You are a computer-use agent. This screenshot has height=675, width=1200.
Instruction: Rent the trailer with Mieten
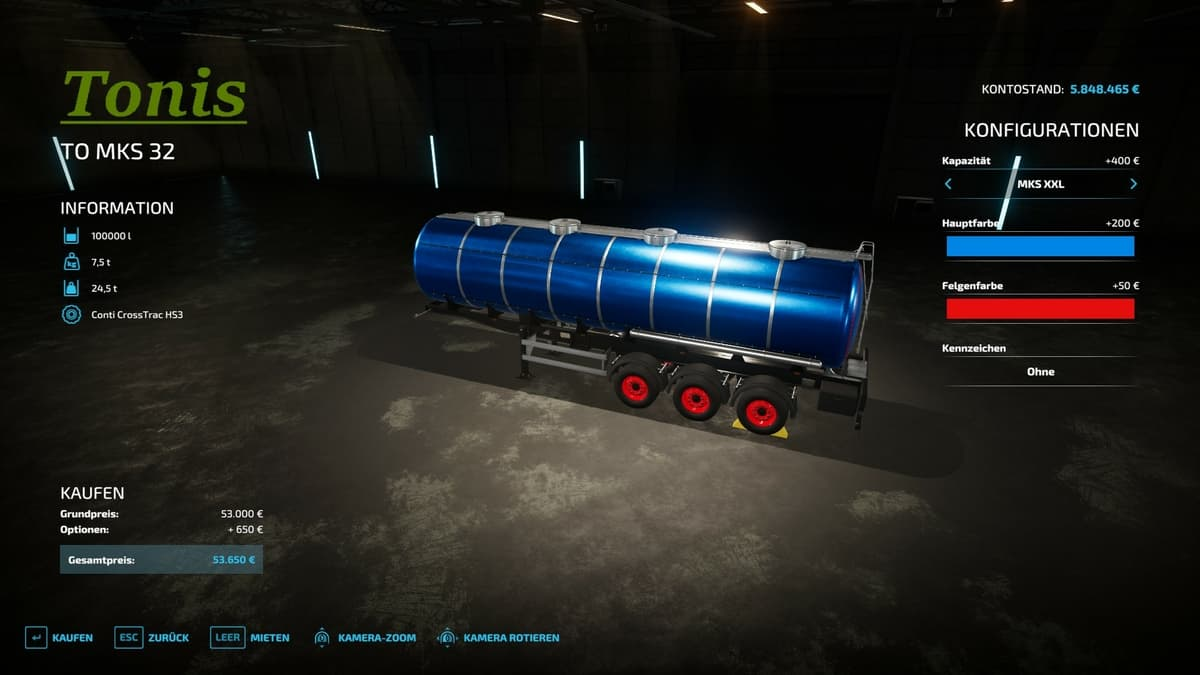250,637
